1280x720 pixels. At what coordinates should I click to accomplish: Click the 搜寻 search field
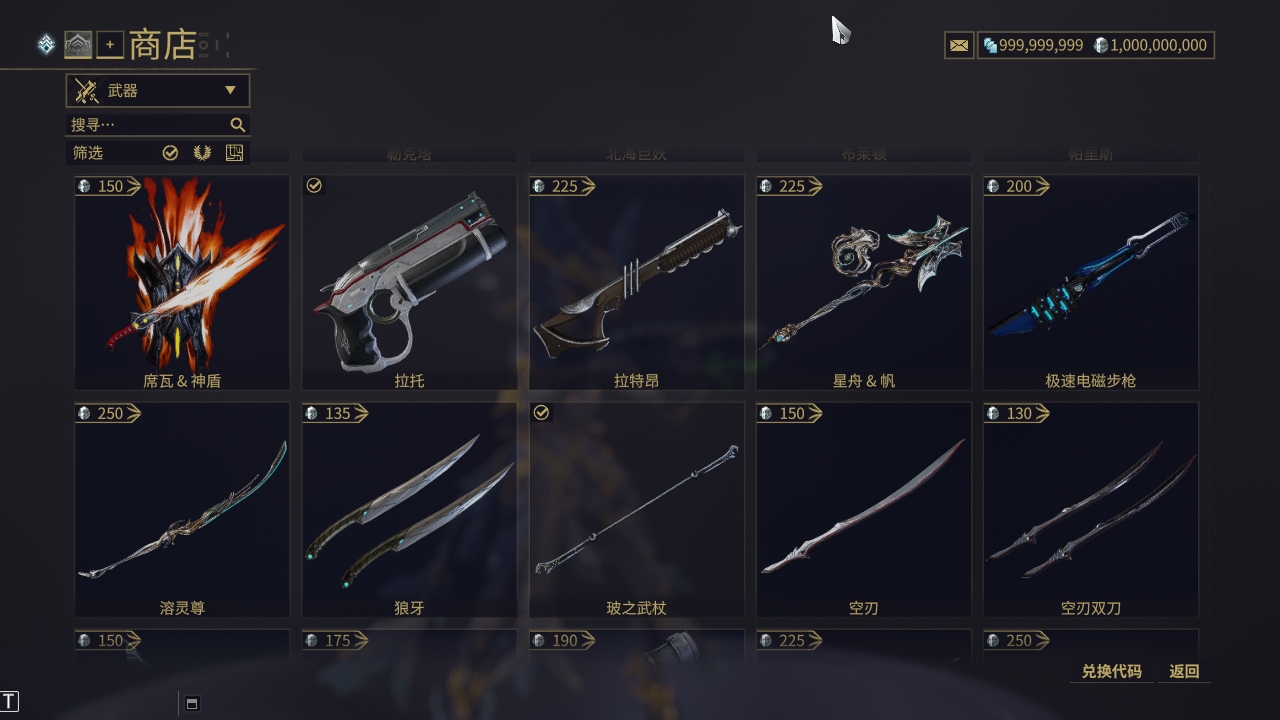click(150, 125)
